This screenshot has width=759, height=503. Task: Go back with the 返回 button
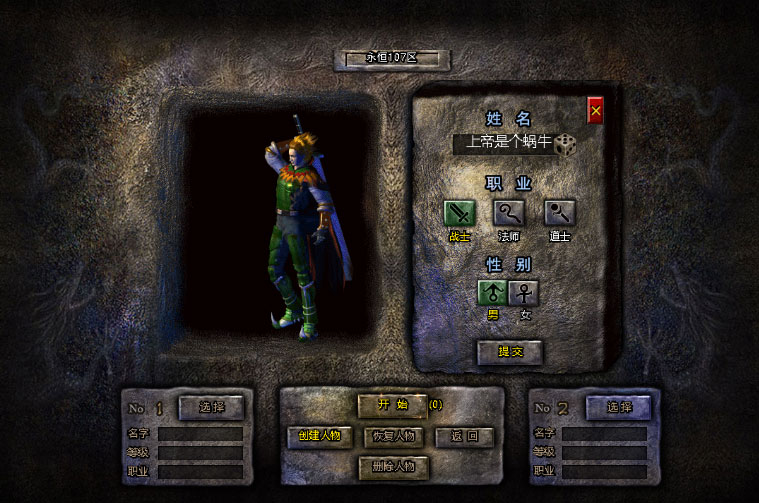(465, 436)
